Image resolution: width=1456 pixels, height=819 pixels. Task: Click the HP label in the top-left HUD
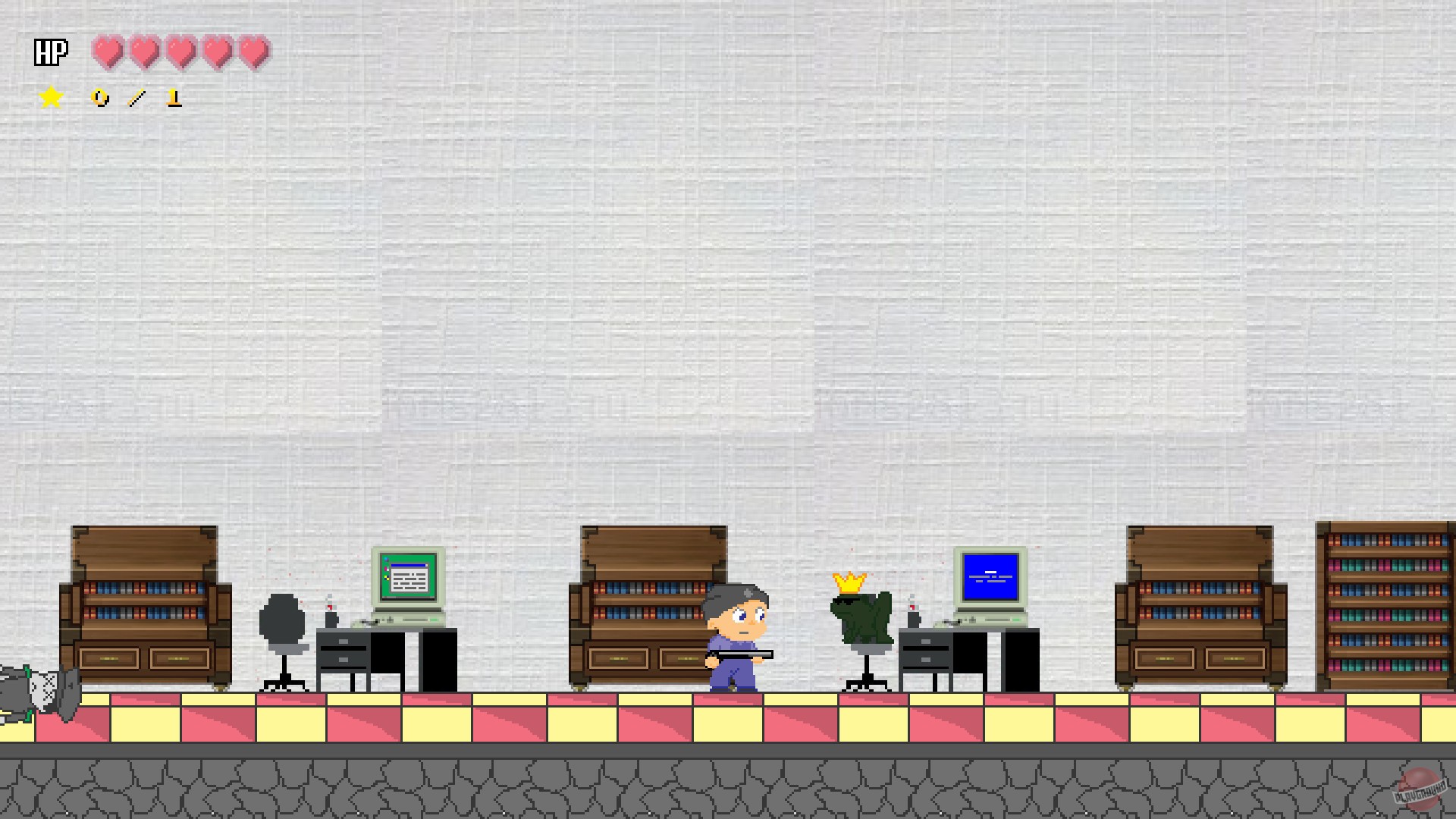49,52
